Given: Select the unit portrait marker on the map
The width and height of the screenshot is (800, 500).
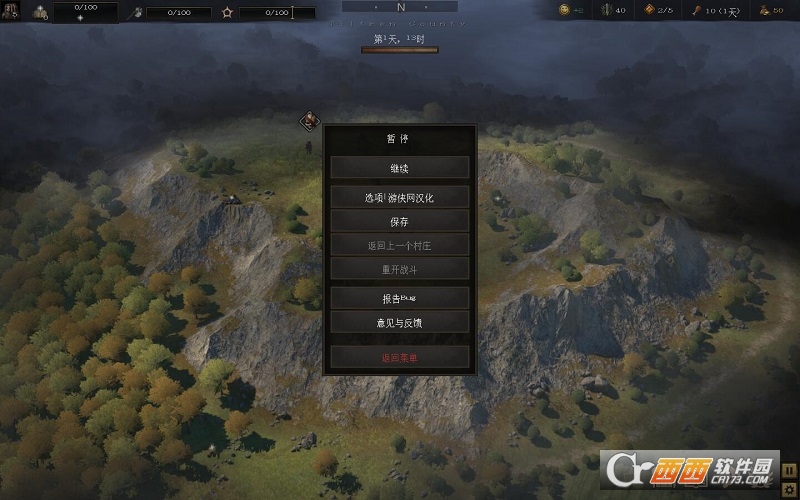Looking at the screenshot, I should pyautogui.click(x=309, y=121).
